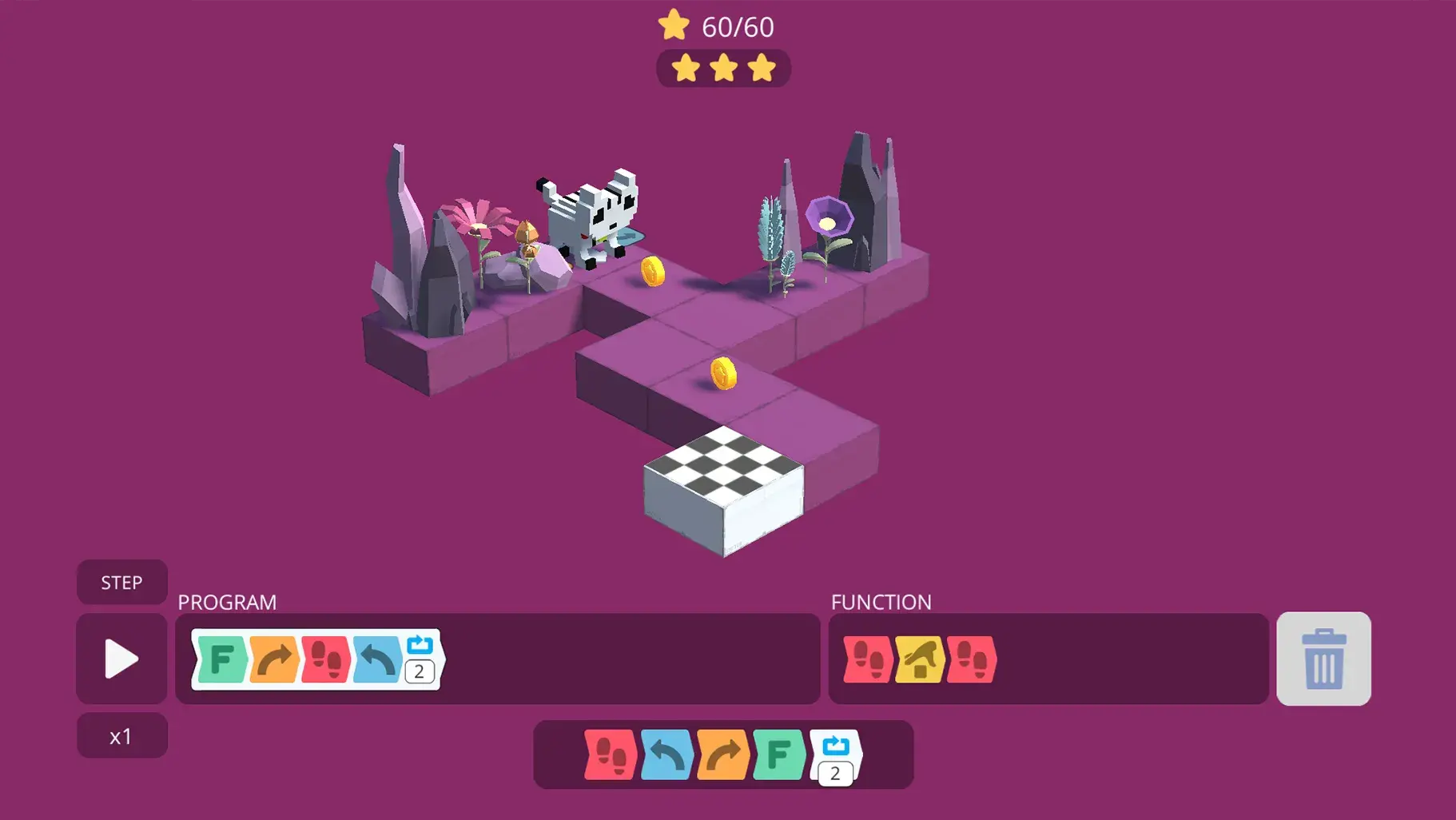This screenshot has height=820, width=1456.
Task: Select the walk footsteps block from the palette
Action: point(611,754)
